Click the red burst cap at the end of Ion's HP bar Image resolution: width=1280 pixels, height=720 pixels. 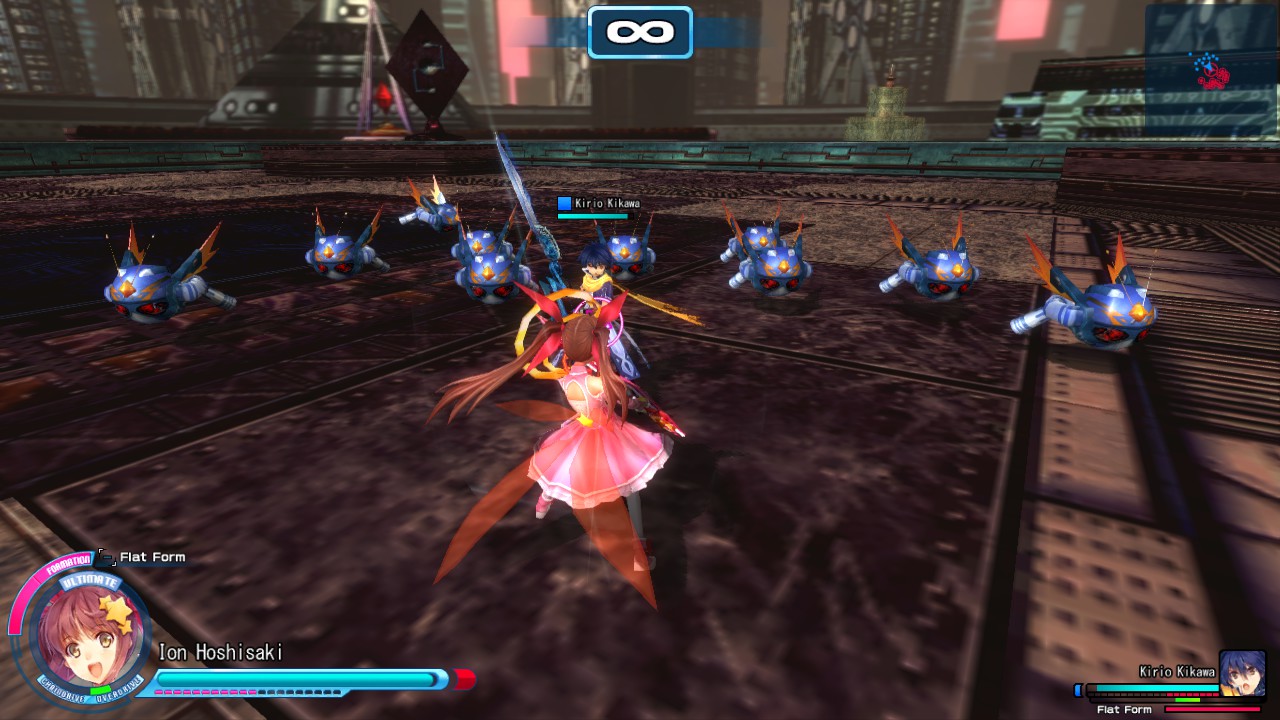pos(463,677)
